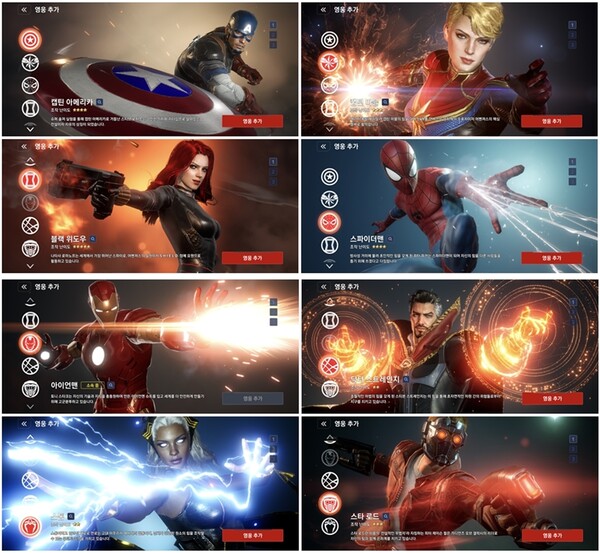Screen dimensions: 600x553
Task: Add hero in the Star-Lord panel
Action: 551,533
